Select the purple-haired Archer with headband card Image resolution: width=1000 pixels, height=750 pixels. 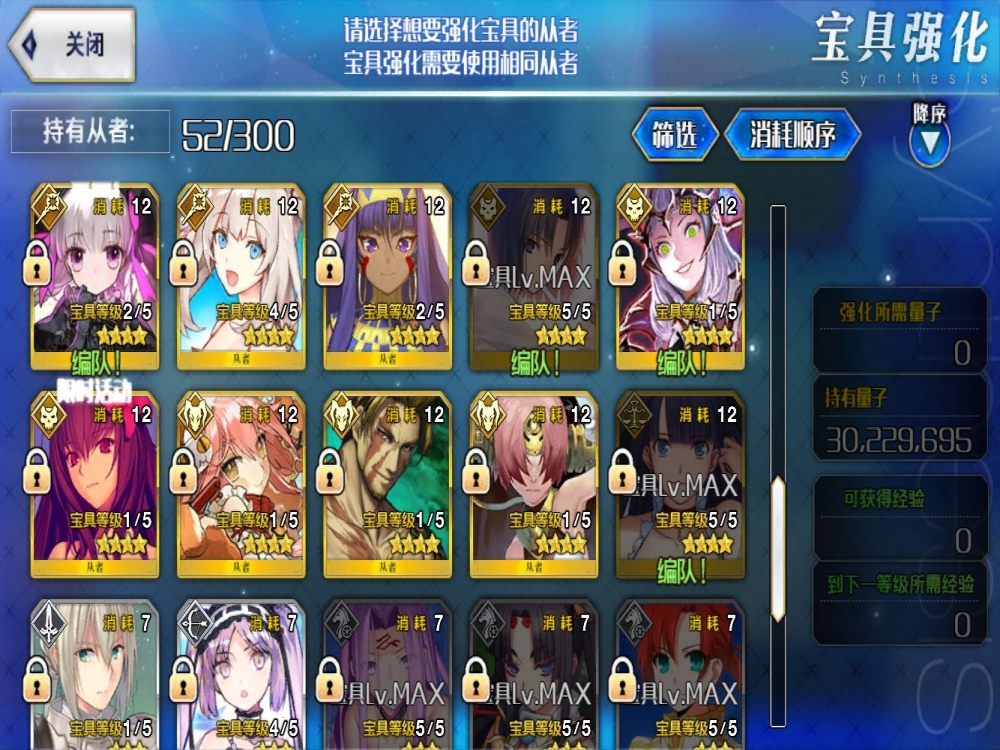point(240,675)
